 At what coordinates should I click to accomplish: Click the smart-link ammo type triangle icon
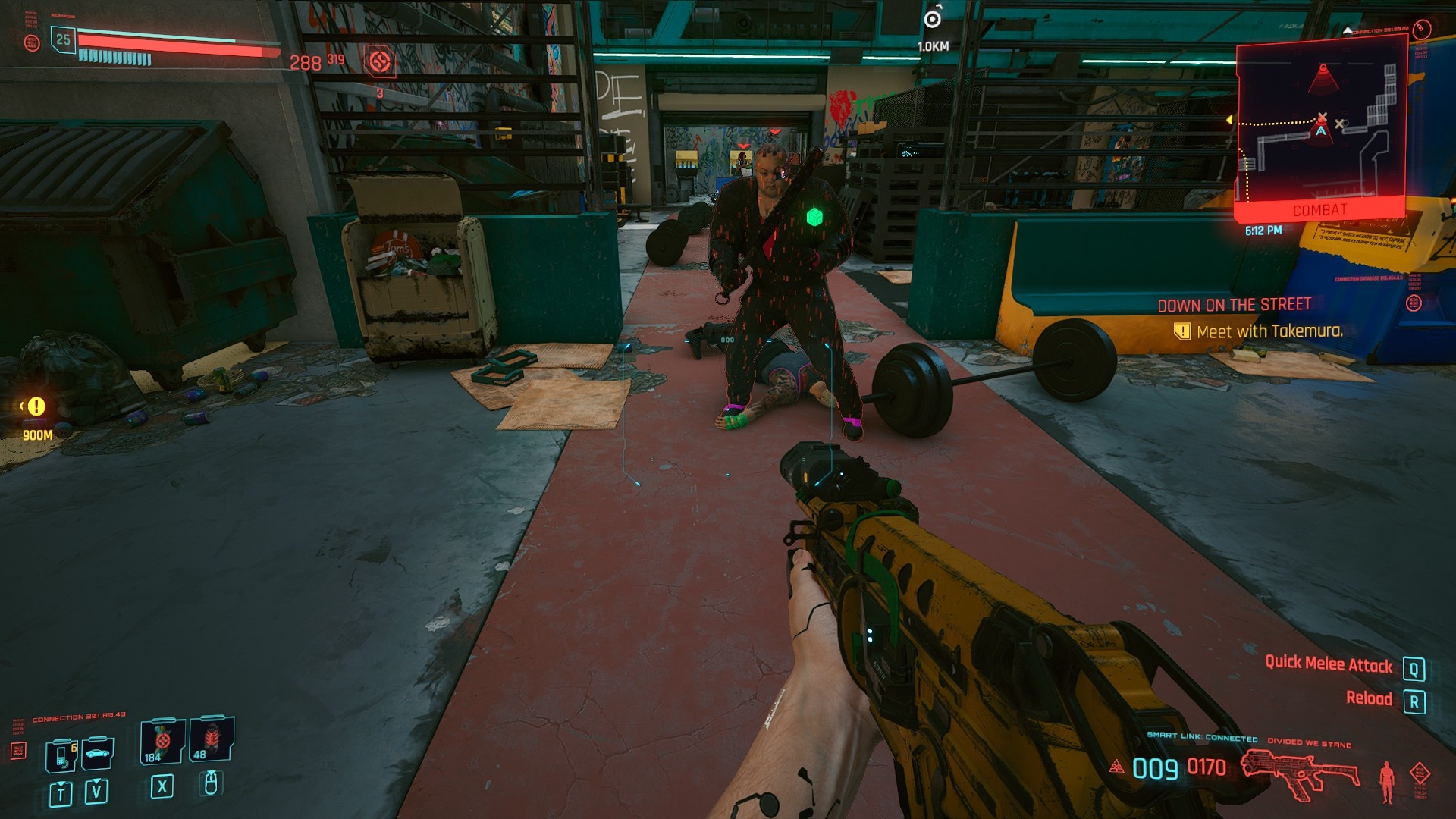point(1116,767)
